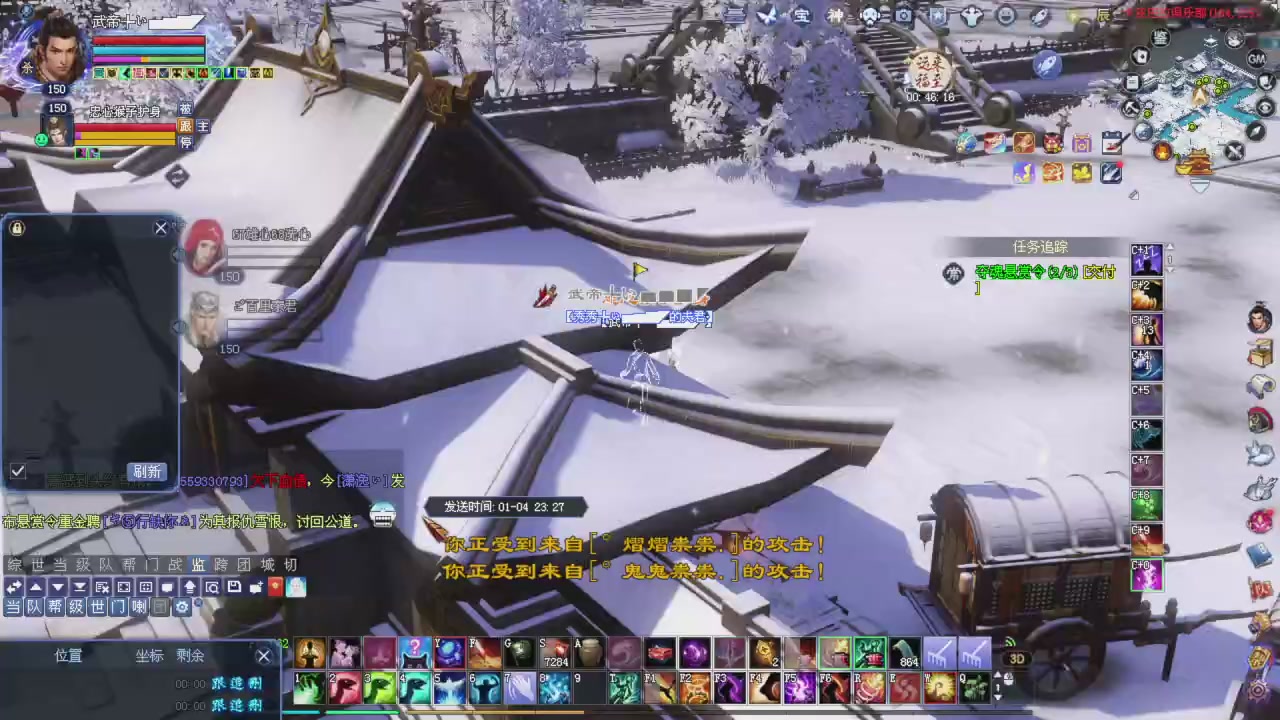
Task: Click the collapse arrow beside the boss portraits
Action: pyautogui.click(x=178, y=255)
